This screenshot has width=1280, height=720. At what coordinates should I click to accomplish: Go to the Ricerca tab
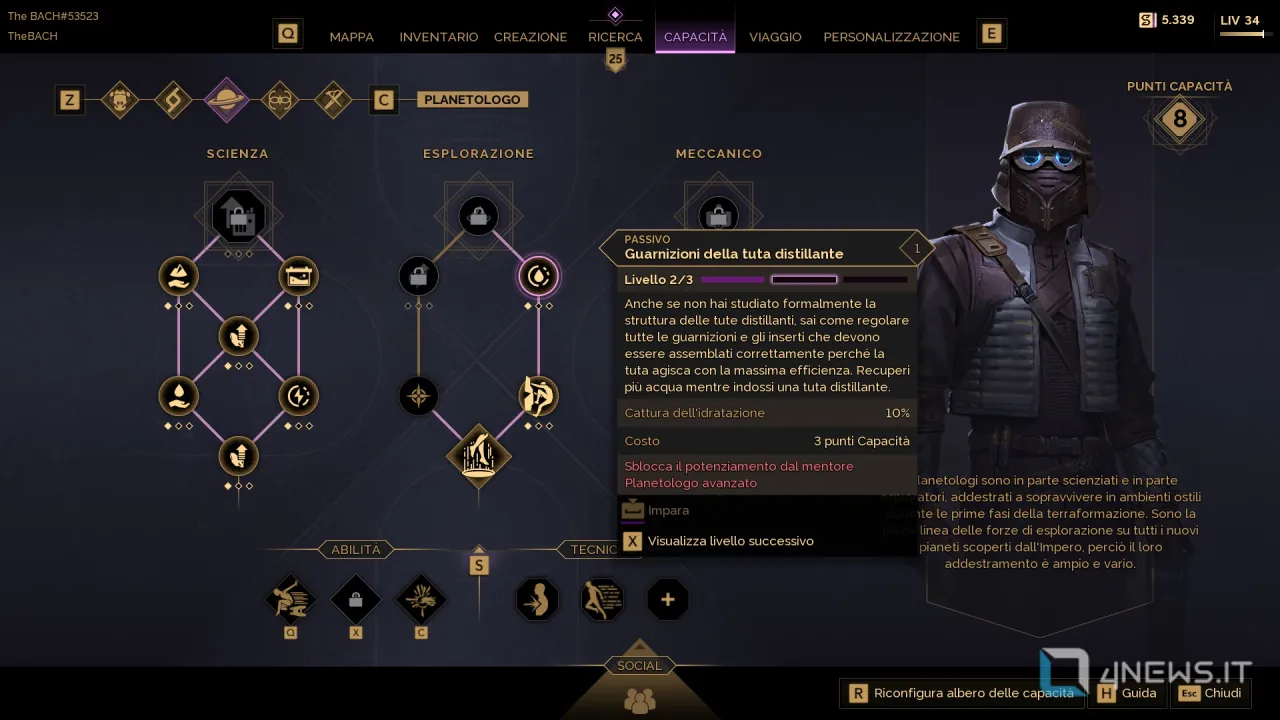(x=615, y=37)
